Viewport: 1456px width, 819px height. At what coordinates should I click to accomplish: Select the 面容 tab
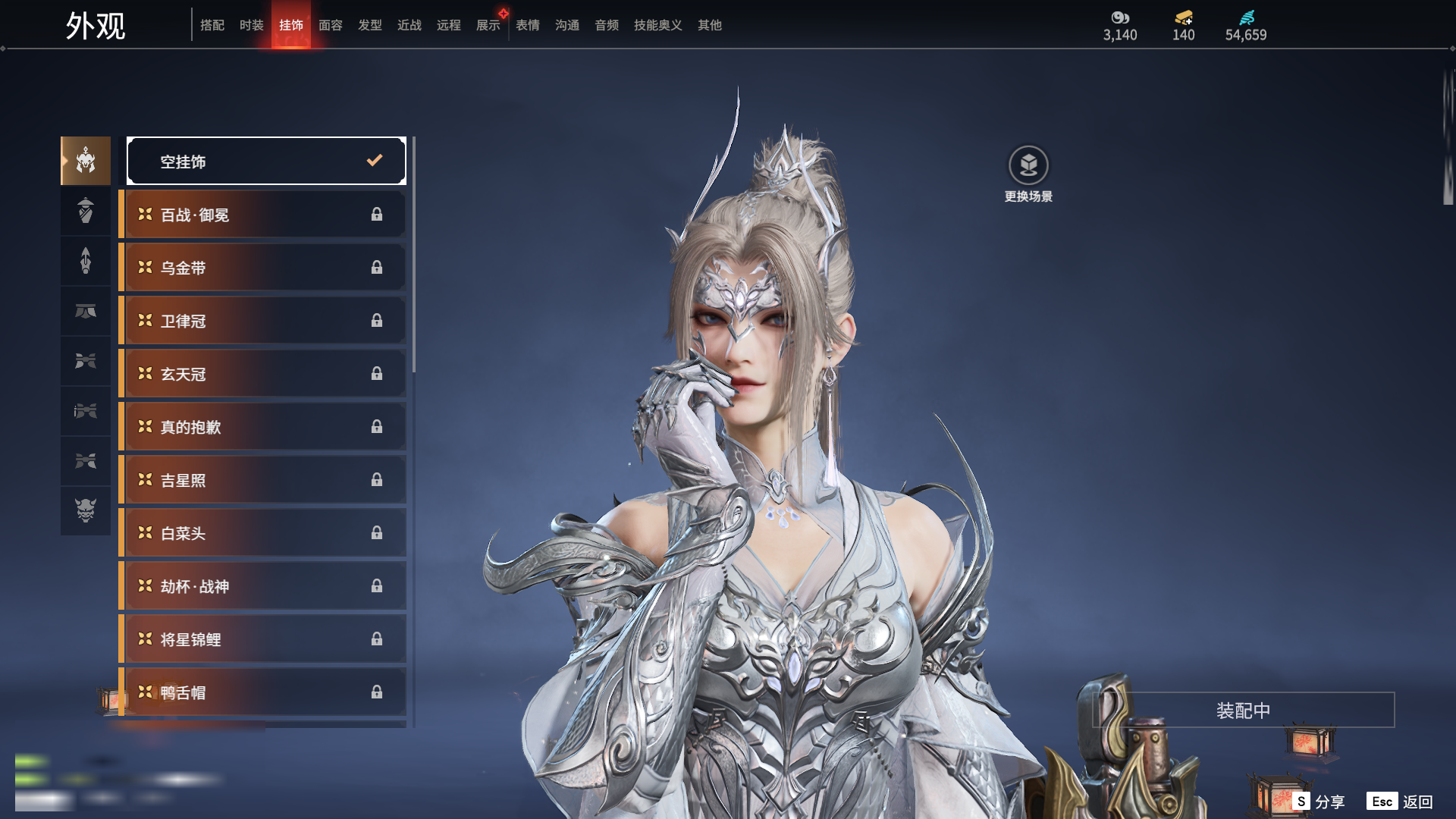pos(330,25)
